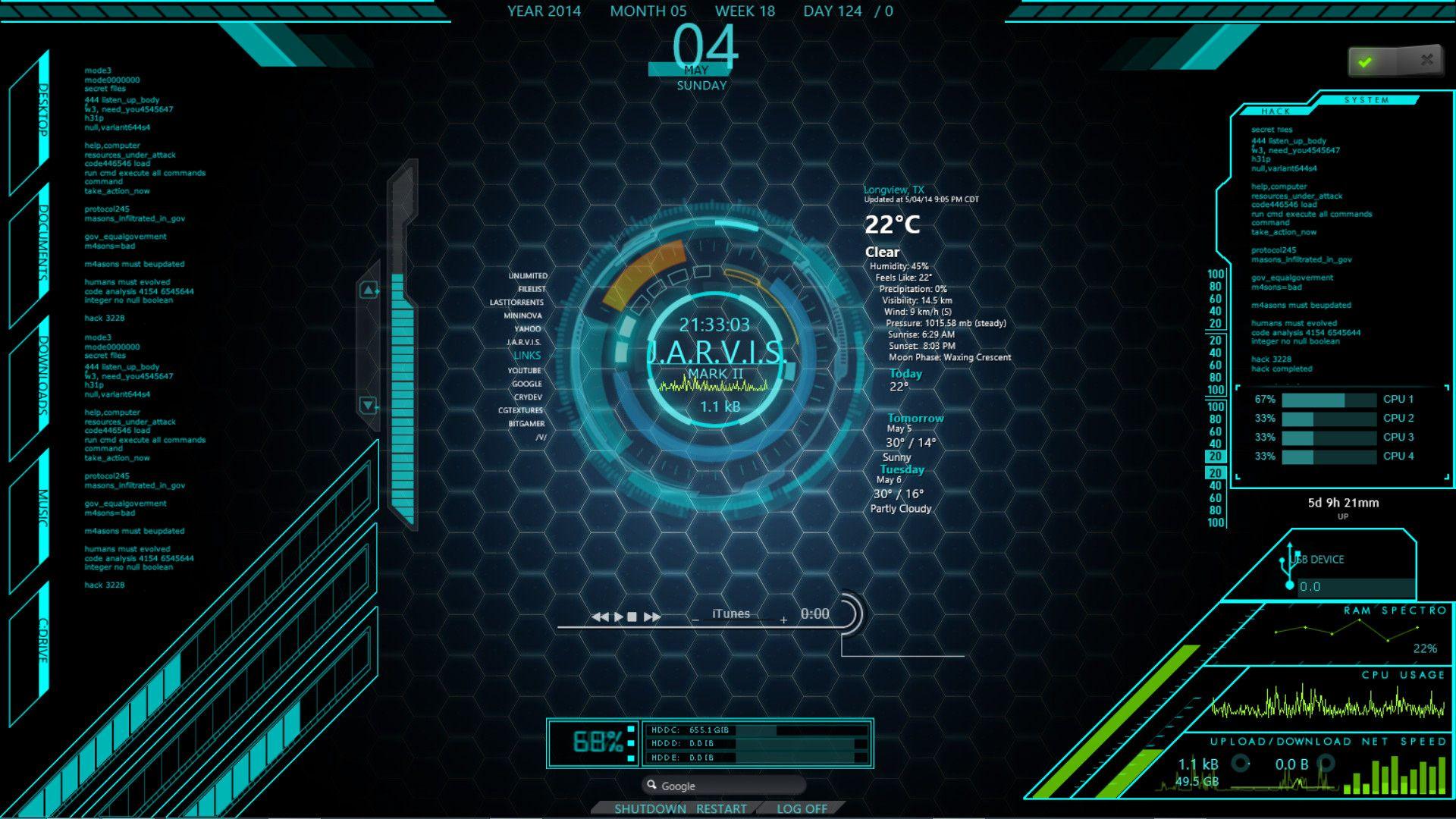Open the Longview, TX weather link
This screenshot has width=1456, height=819.
[892, 189]
